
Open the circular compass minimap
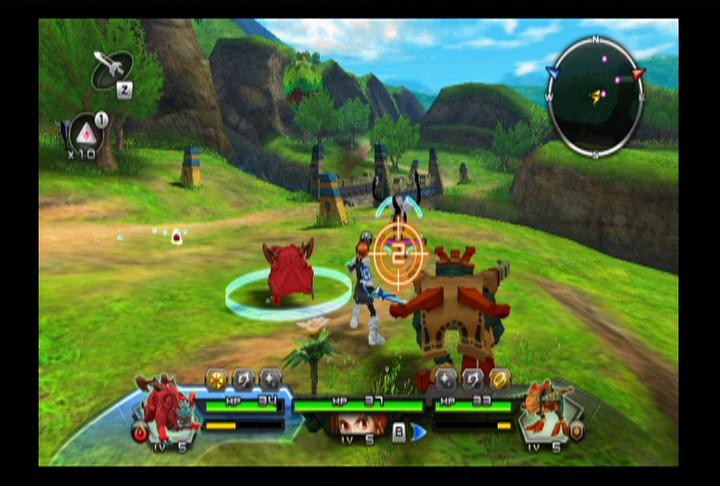click(x=595, y=97)
